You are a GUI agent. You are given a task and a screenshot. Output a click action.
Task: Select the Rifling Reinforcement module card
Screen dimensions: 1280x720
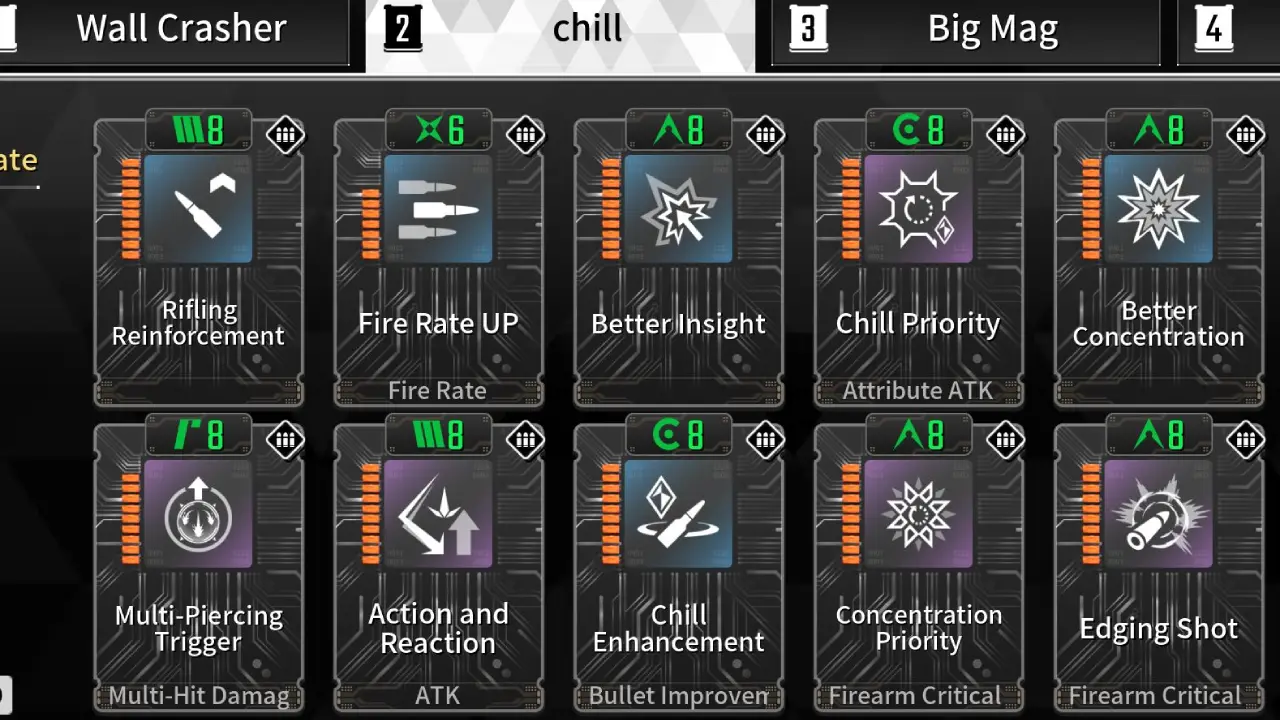198,260
